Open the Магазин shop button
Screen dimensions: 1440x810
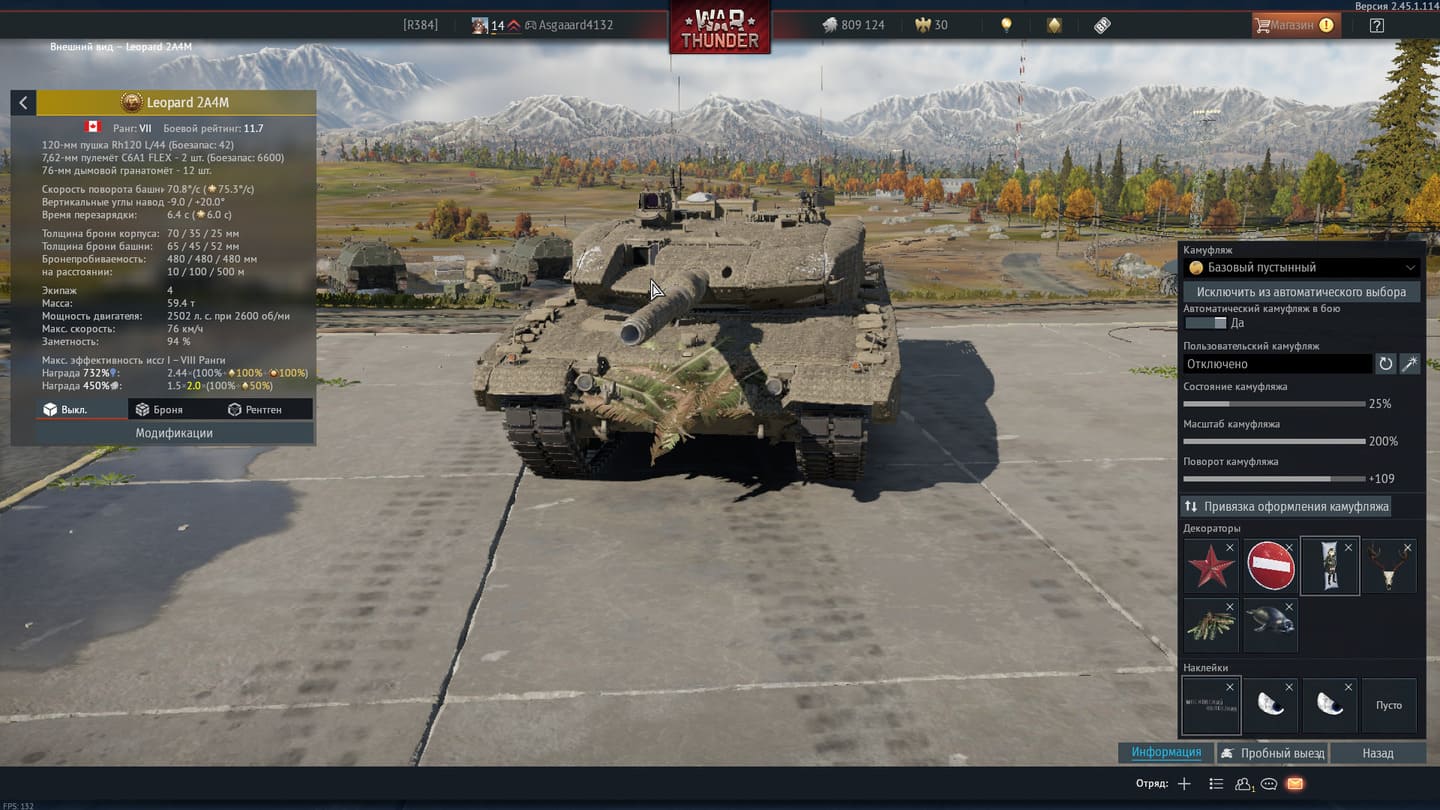pyautogui.click(x=1296, y=25)
